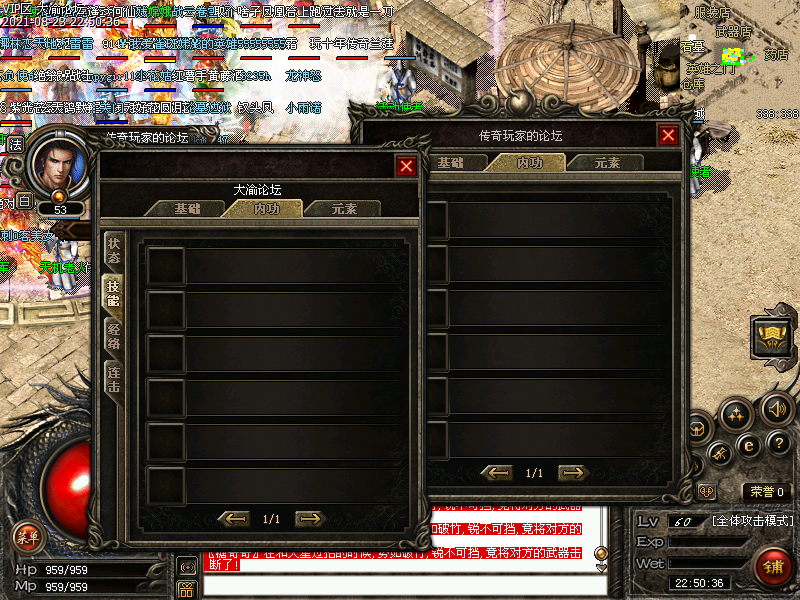800x600 pixels.
Task: Select the 技能 side tab
Action: pos(114,292)
